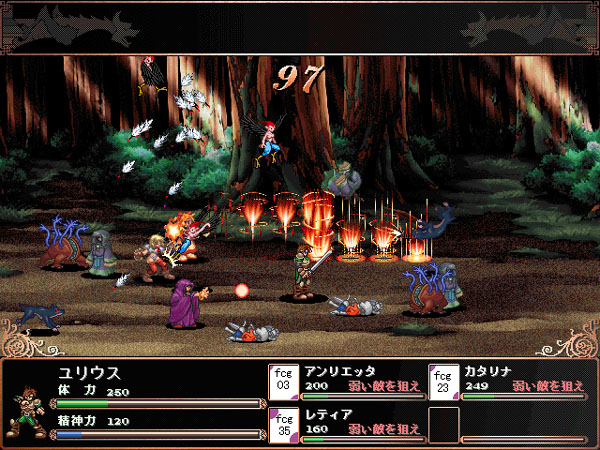Select party member name カタリナ
This screenshot has width=600, height=450.
pos(493,370)
